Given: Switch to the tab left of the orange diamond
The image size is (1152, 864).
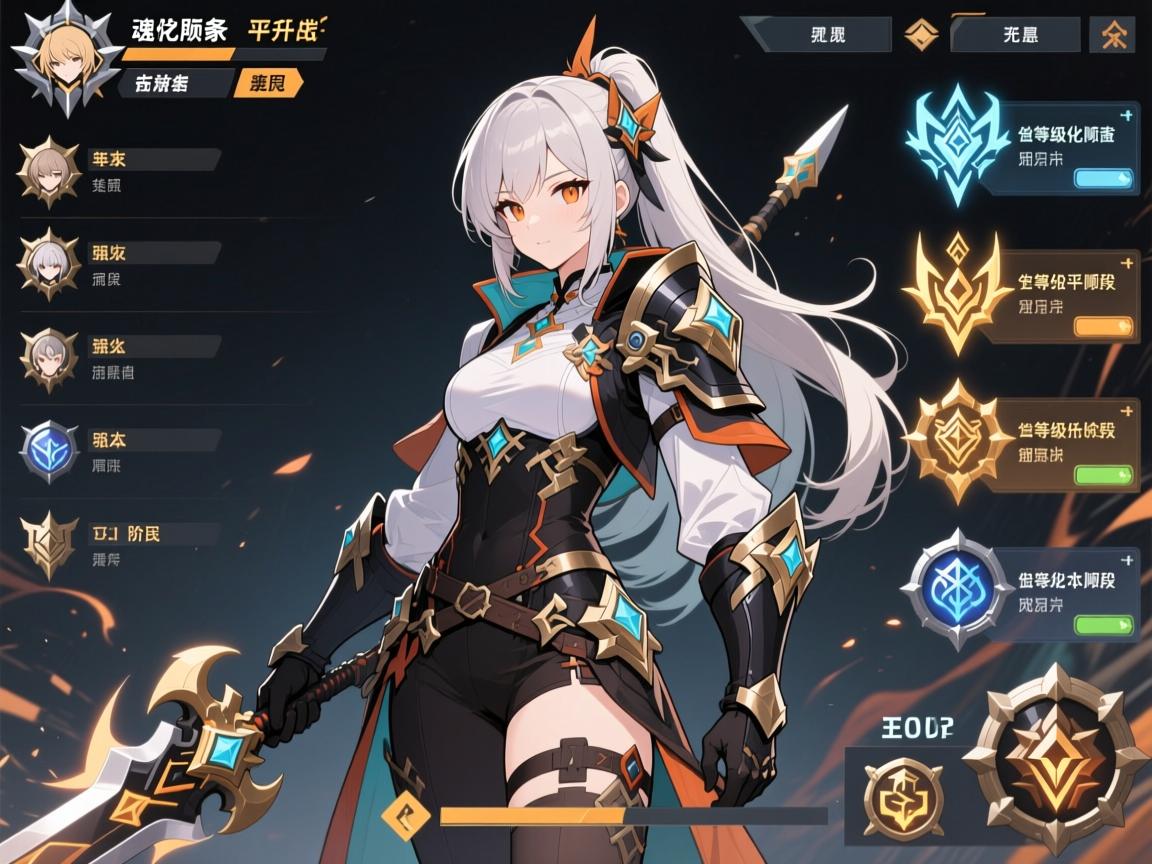Looking at the screenshot, I should pyautogui.click(x=826, y=35).
